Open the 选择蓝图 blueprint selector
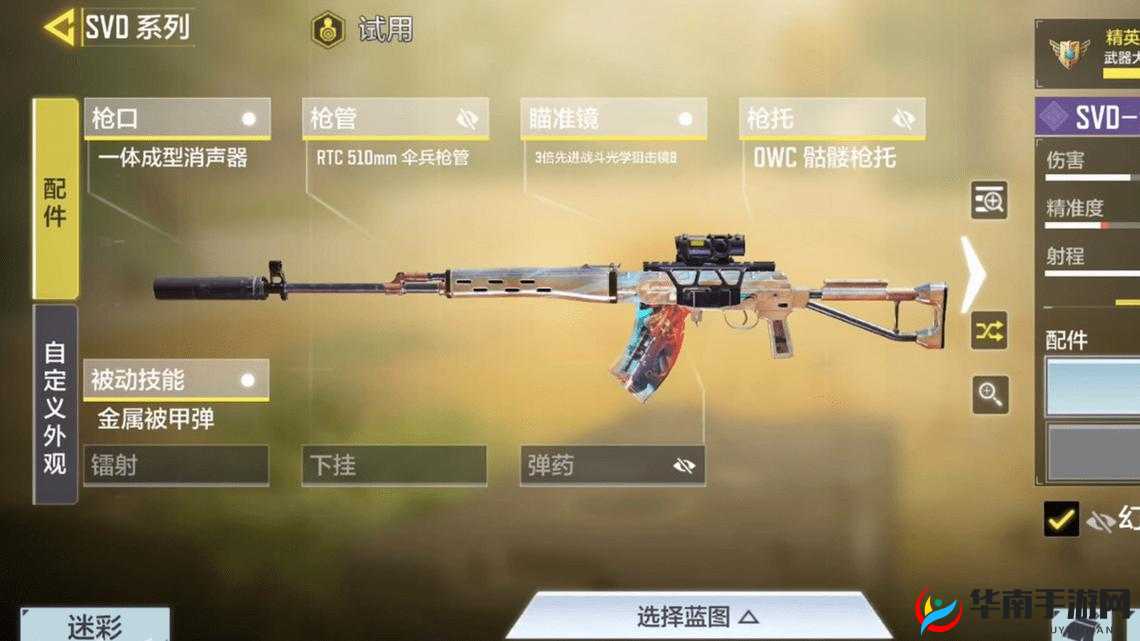Viewport: 1140px width, 641px height. pos(697,616)
